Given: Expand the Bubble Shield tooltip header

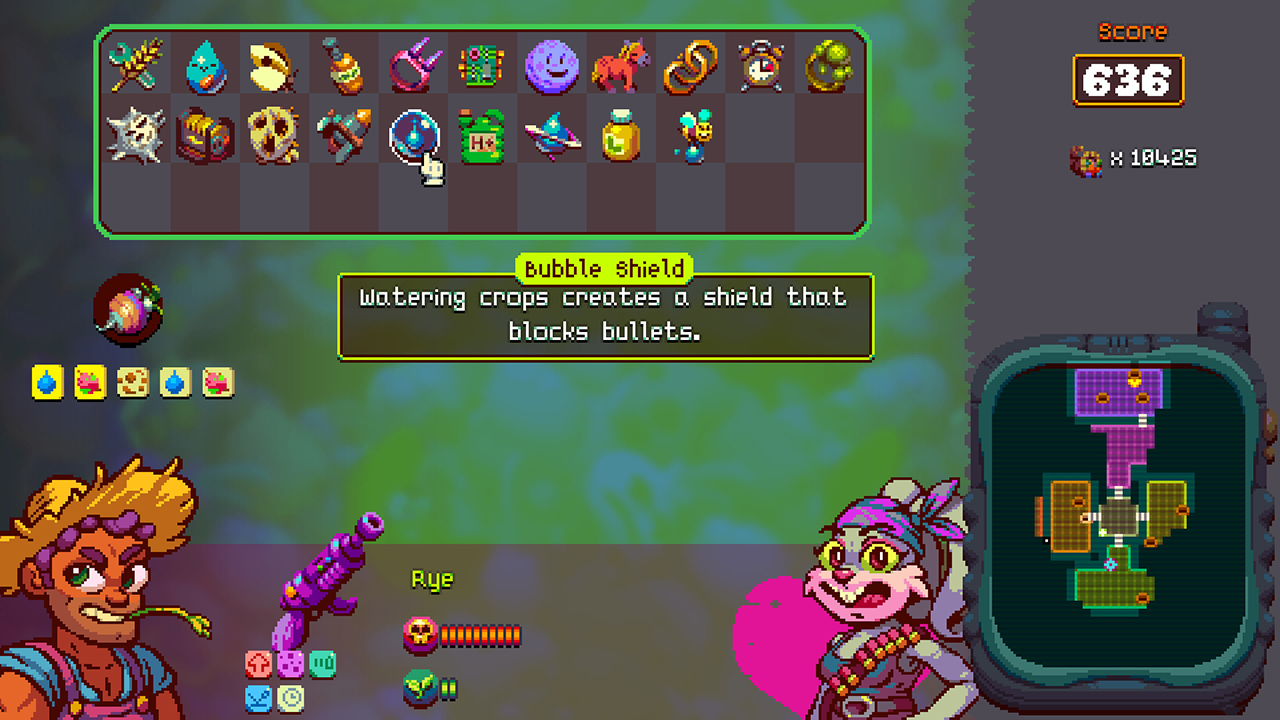Looking at the screenshot, I should [604, 268].
